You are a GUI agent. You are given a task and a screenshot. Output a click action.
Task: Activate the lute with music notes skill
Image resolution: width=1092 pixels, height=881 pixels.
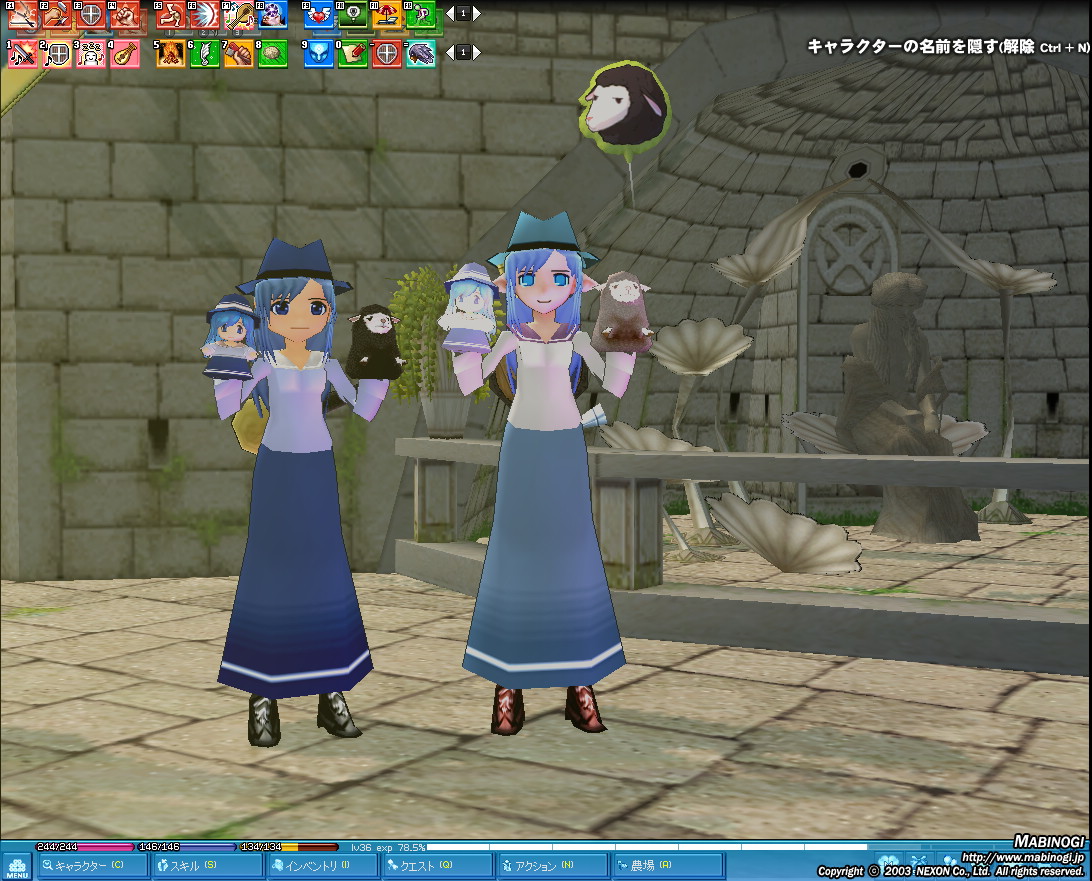pos(238,15)
